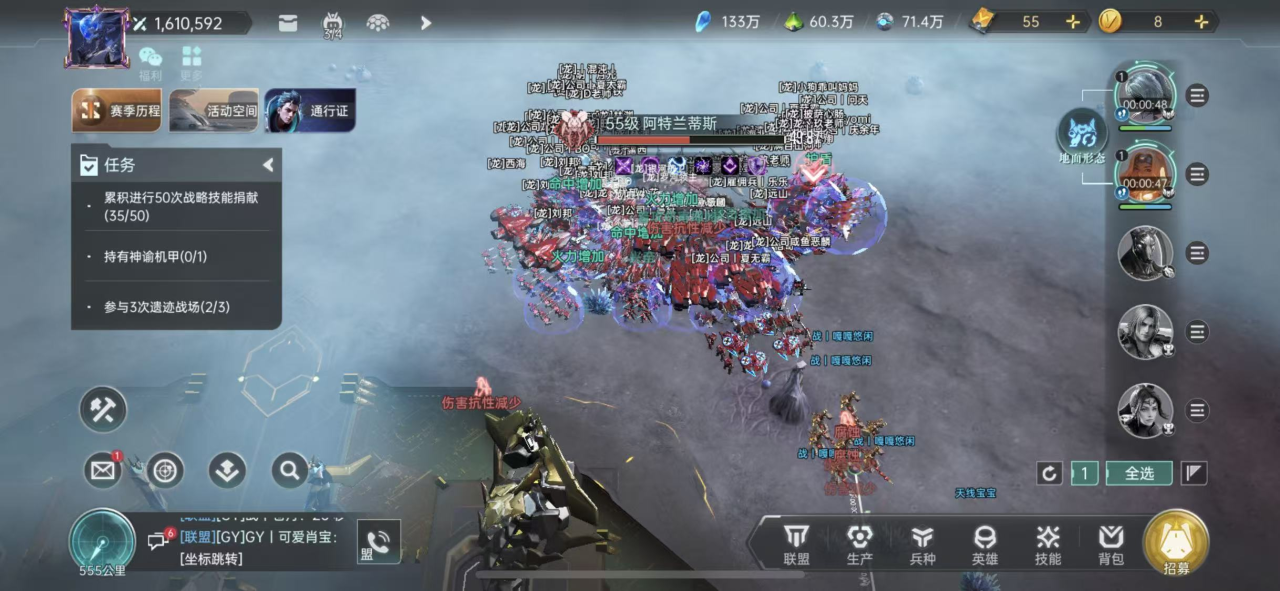Open the 生产 production menu

pos(859,545)
